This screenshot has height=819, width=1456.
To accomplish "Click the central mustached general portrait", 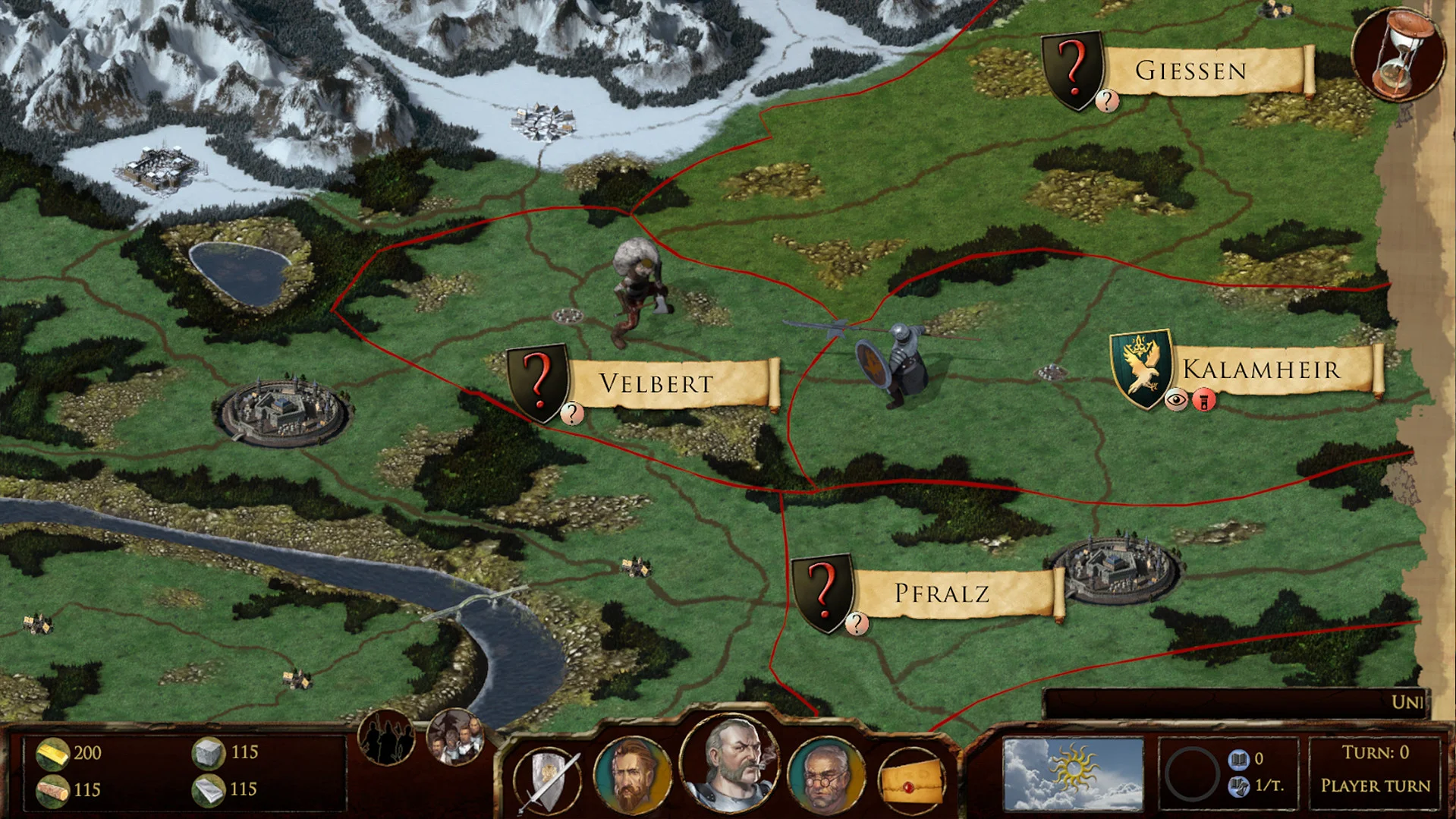I will point(734,765).
